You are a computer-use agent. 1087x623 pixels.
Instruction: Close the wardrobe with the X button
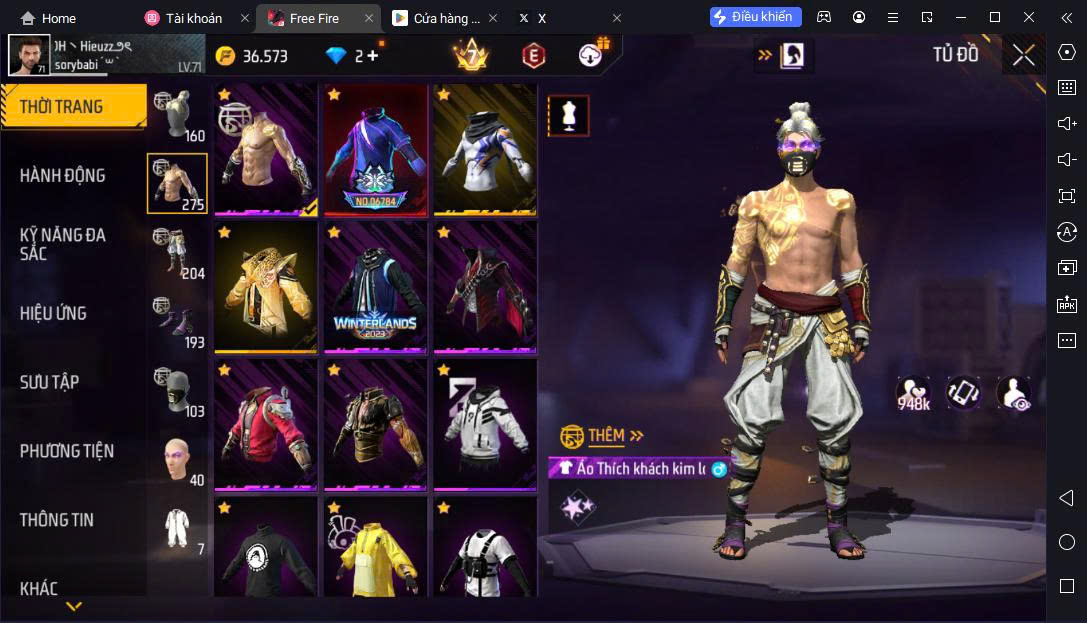1023,55
